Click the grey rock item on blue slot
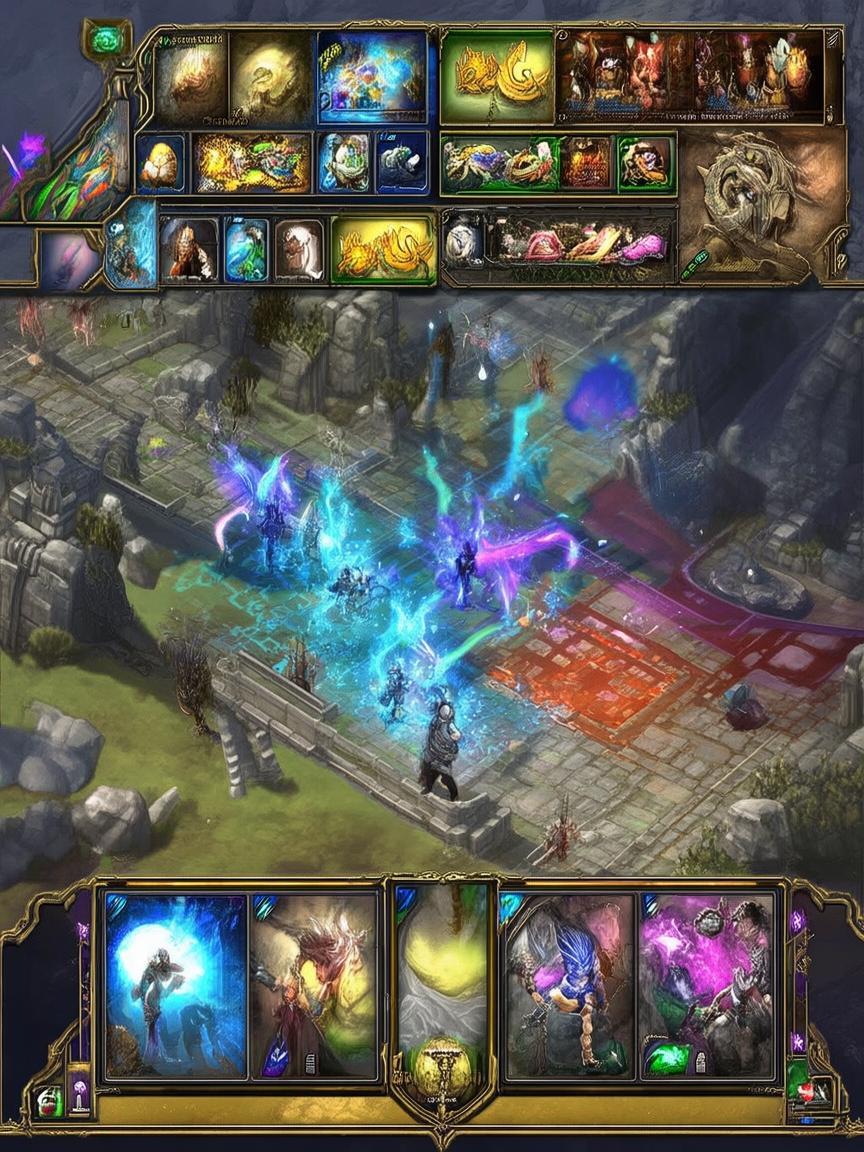864x1152 pixels. coord(402,163)
